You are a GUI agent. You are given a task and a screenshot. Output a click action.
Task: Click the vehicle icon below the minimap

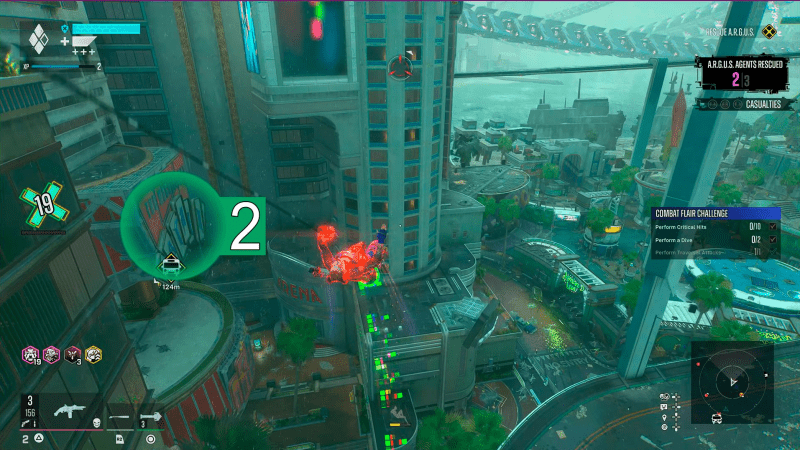click(x=717, y=418)
